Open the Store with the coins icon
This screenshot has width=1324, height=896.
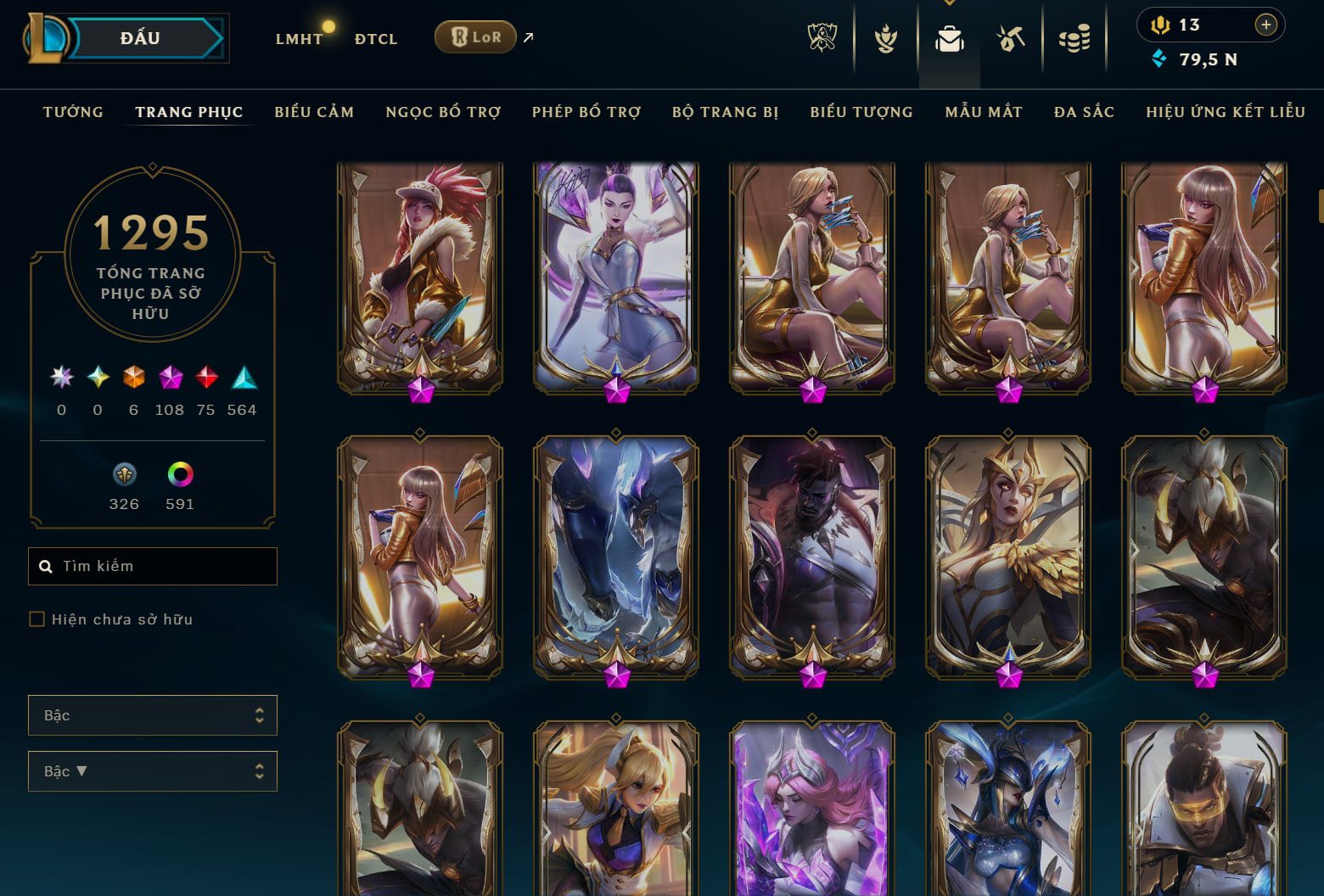click(1074, 40)
